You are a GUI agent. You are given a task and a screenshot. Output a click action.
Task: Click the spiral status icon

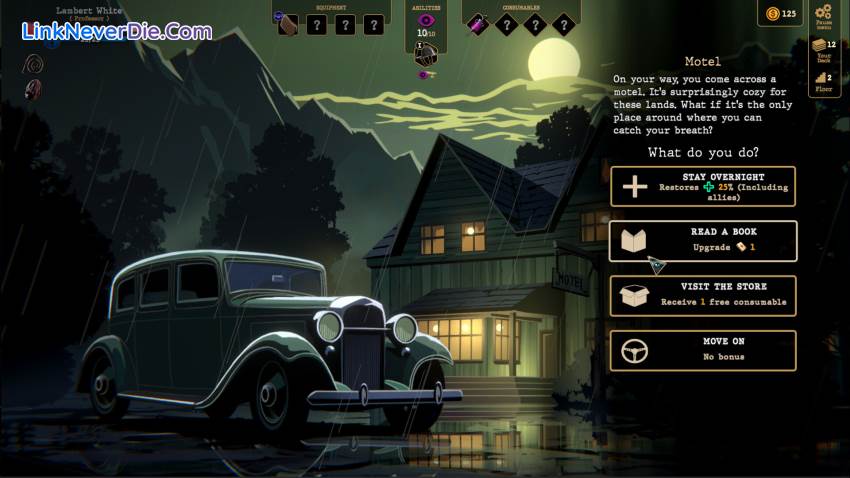(35, 62)
